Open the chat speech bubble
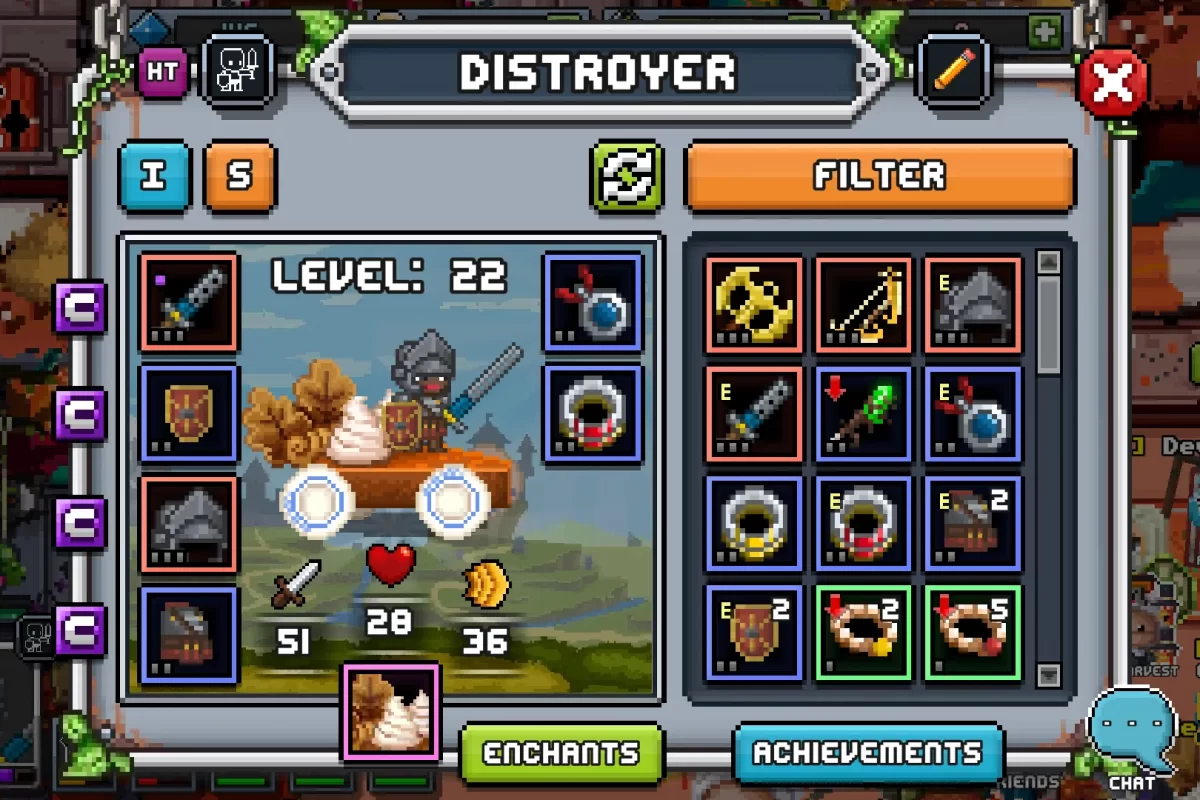Screen dimensions: 1200x800 [1132, 728]
